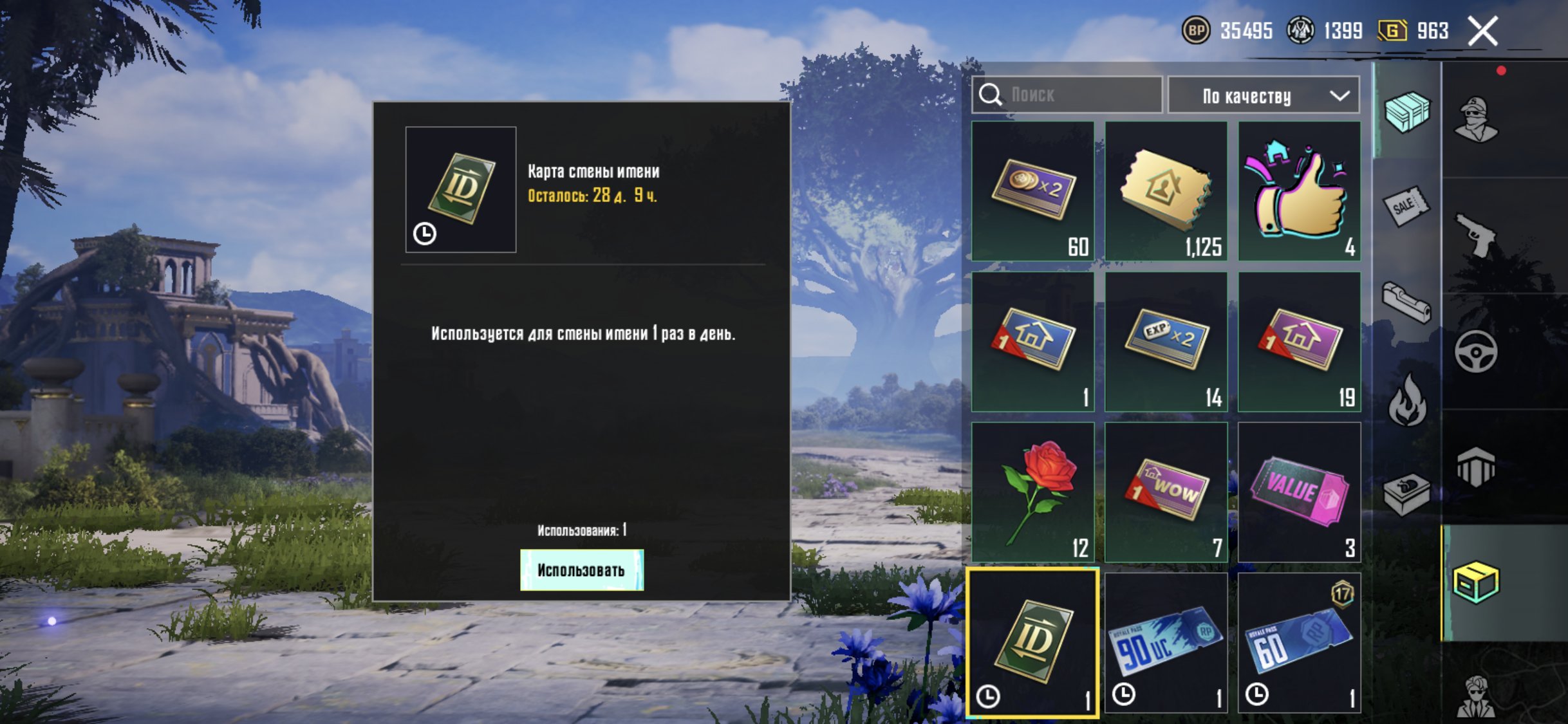
Task: Select the thumbs-up like item slot
Action: point(1299,191)
